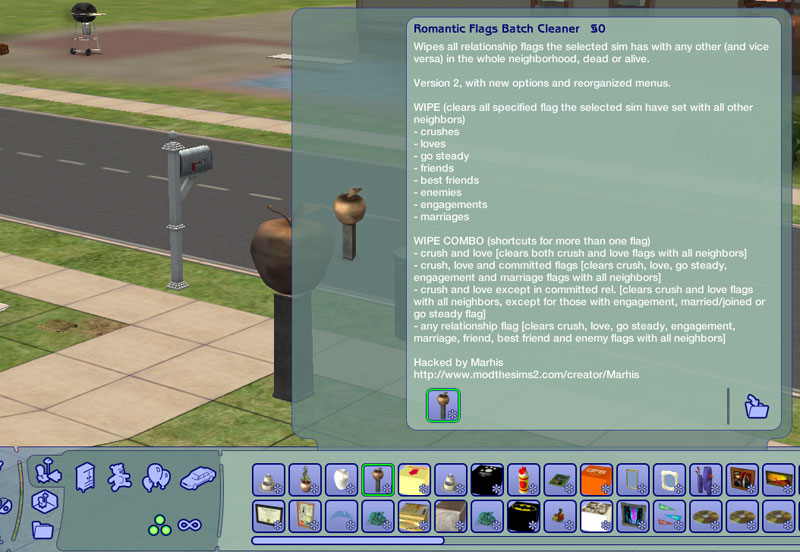The image size is (800, 552).
Task: Select the red and yellow bottle item
Action: point(524,480)
